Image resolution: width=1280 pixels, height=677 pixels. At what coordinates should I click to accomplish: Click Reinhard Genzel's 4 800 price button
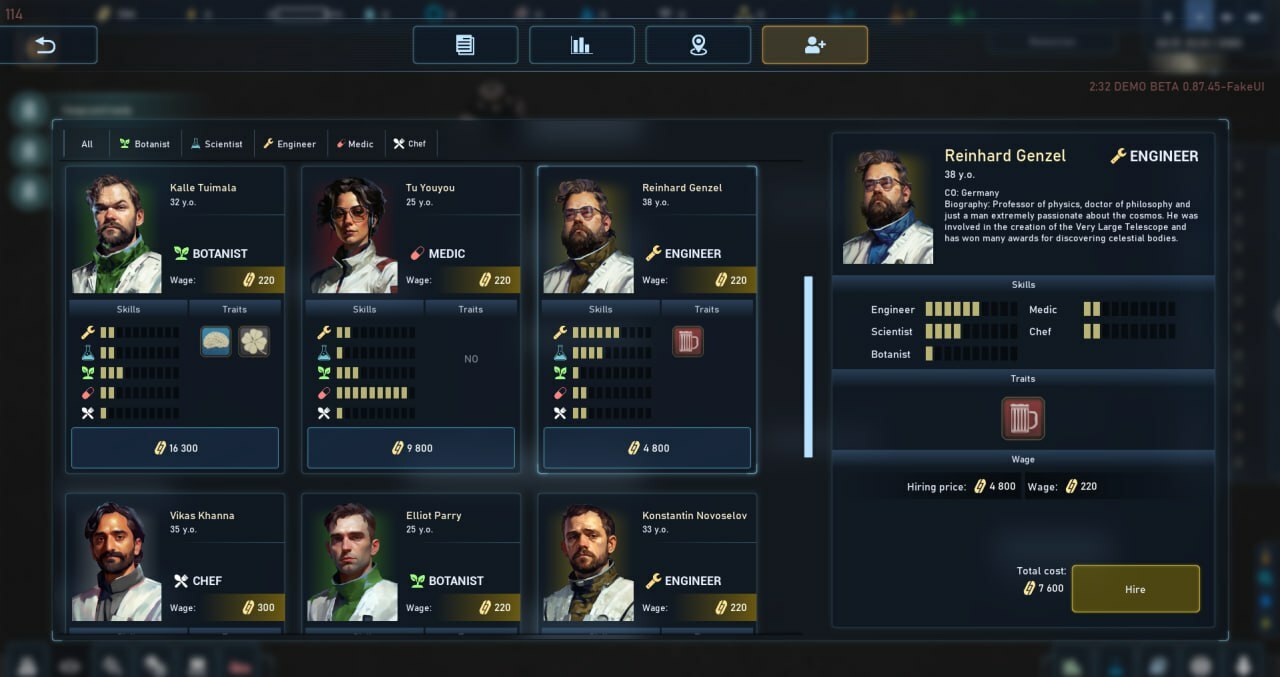(x=647, y=448)
